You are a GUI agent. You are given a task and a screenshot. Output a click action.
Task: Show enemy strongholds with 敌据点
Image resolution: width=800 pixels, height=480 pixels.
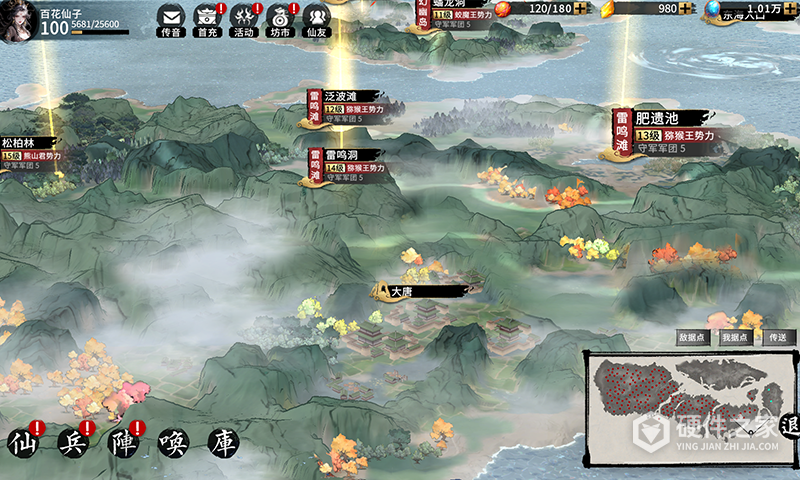tap(693, 338)
